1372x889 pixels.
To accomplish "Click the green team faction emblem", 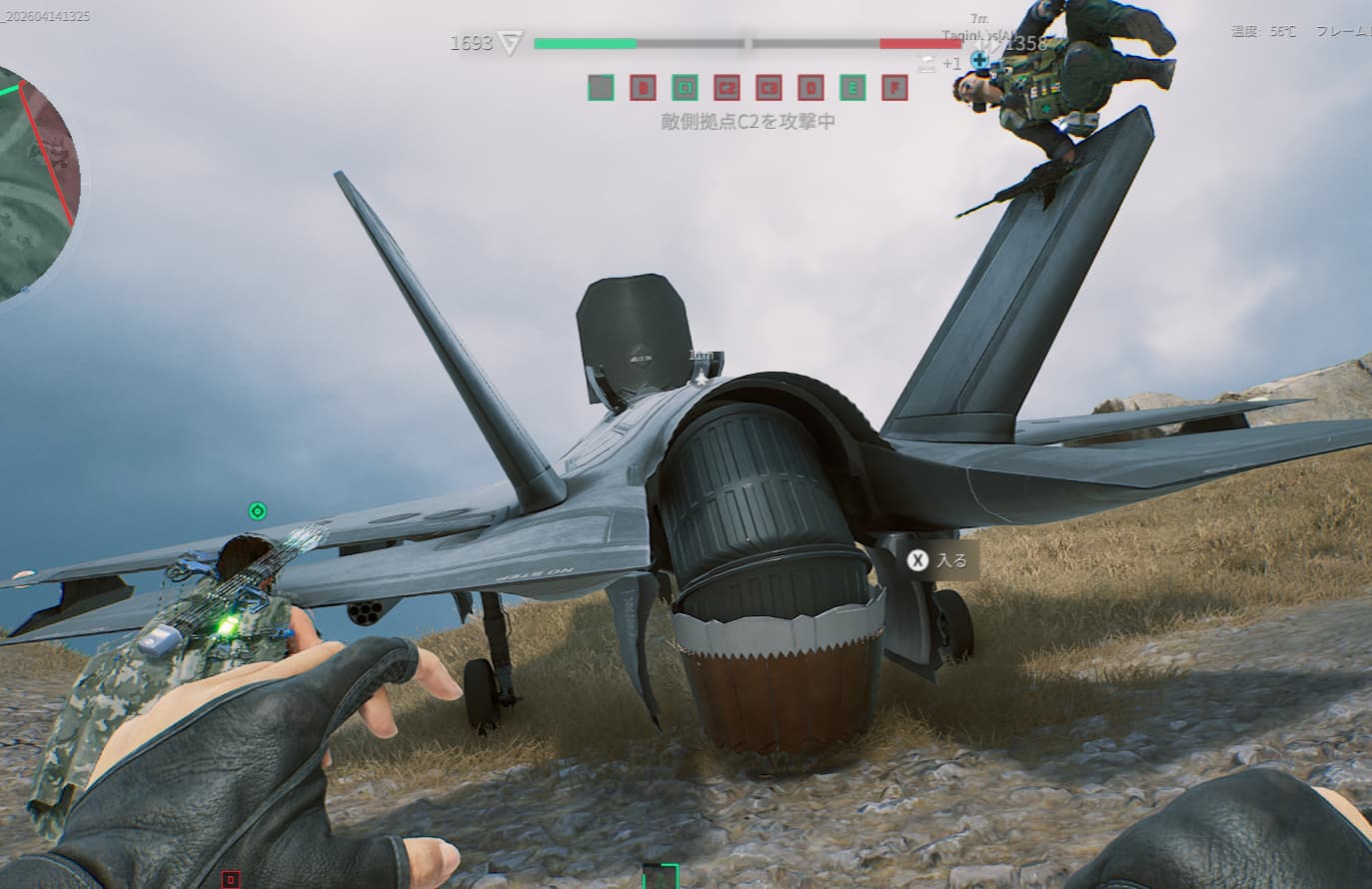I will 511,43.
